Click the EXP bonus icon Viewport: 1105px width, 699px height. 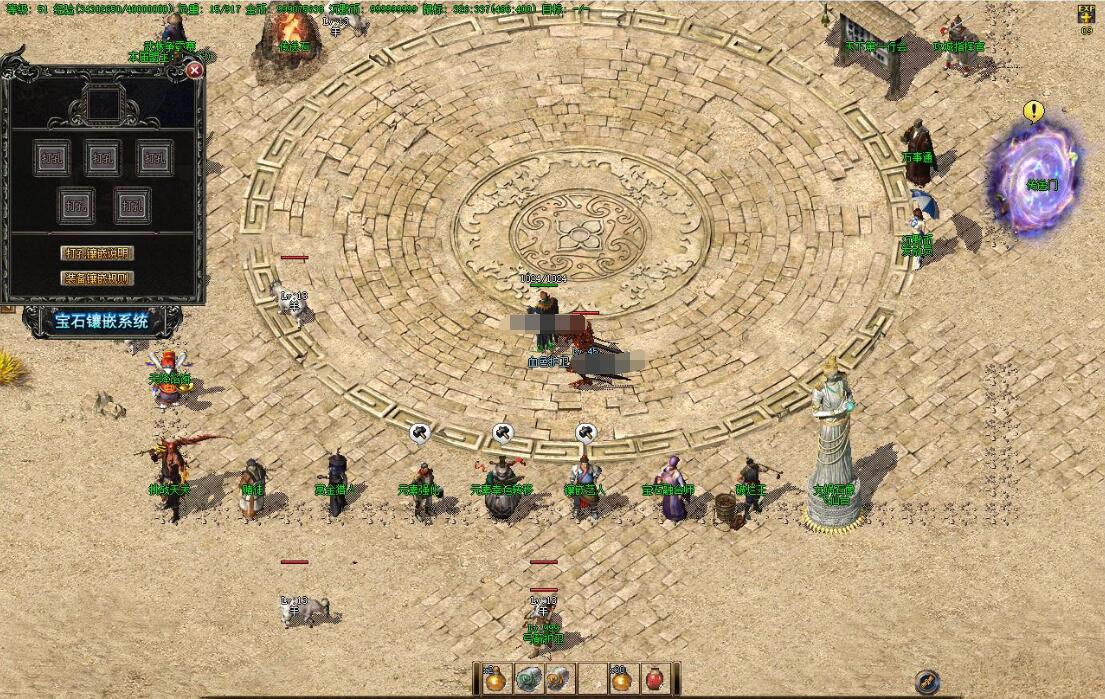(1086, 14)
